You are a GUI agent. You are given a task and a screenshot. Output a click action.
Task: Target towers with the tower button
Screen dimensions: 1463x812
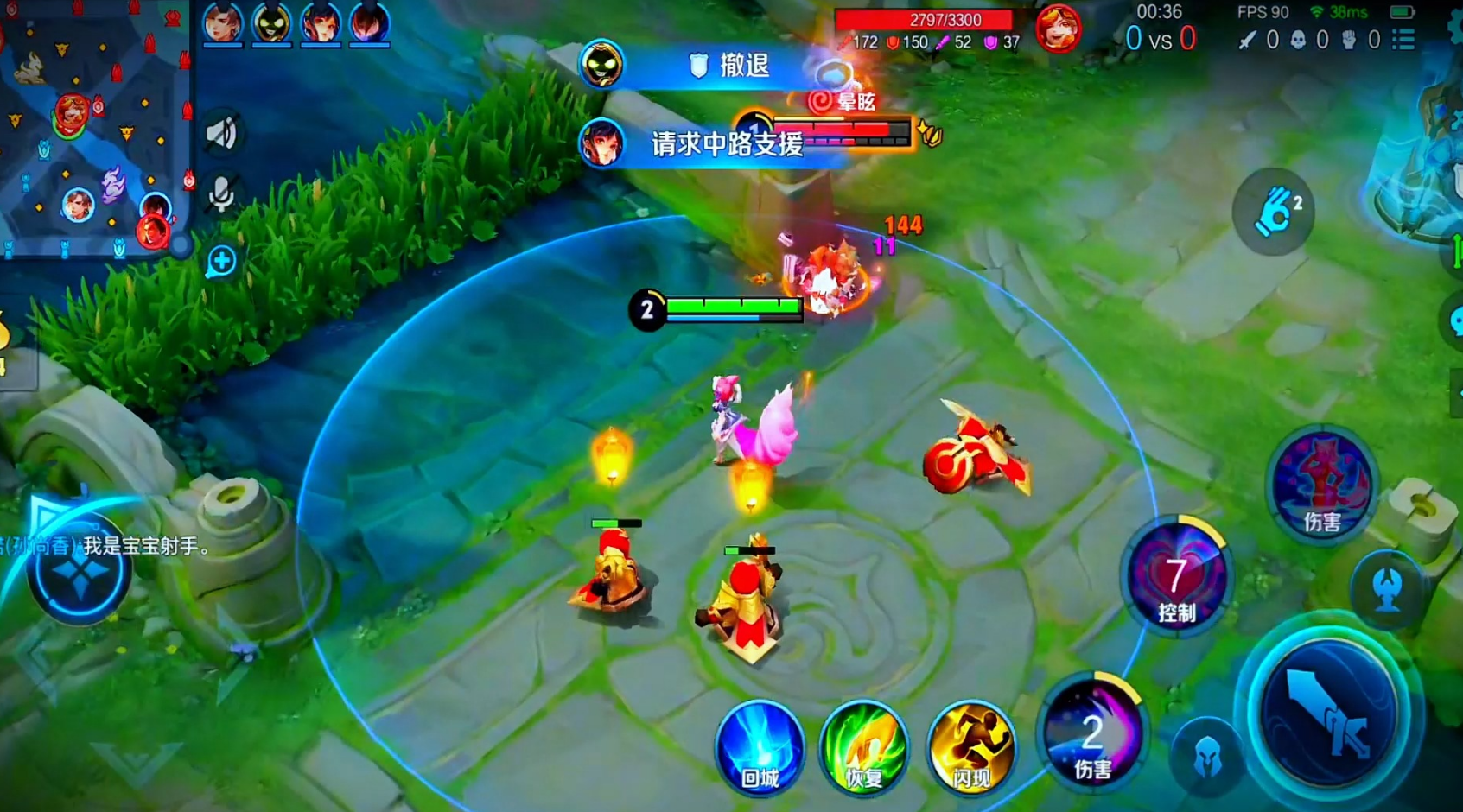tap(1388, 589)
